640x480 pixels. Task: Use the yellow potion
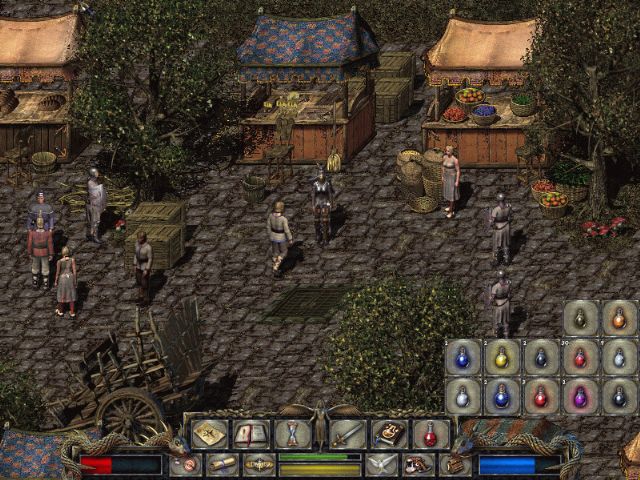click(x=502, y=357)
